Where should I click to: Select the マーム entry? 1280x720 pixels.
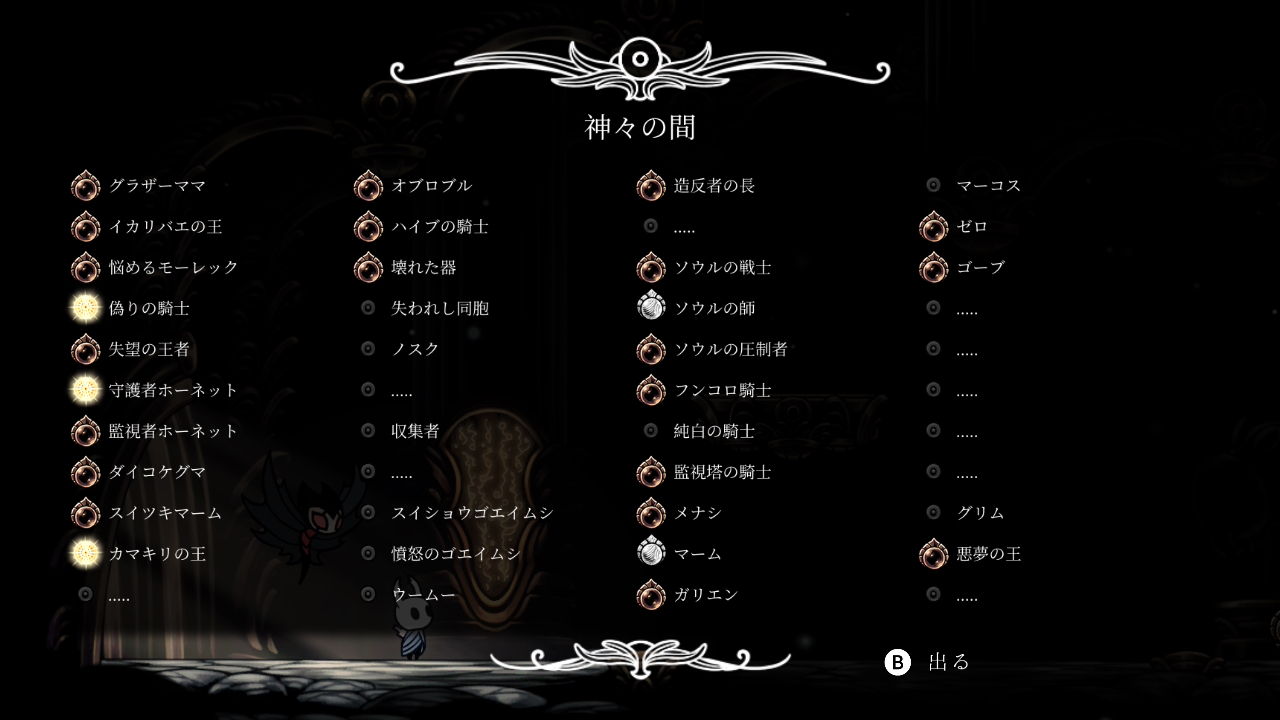click(x=697, y=554)
